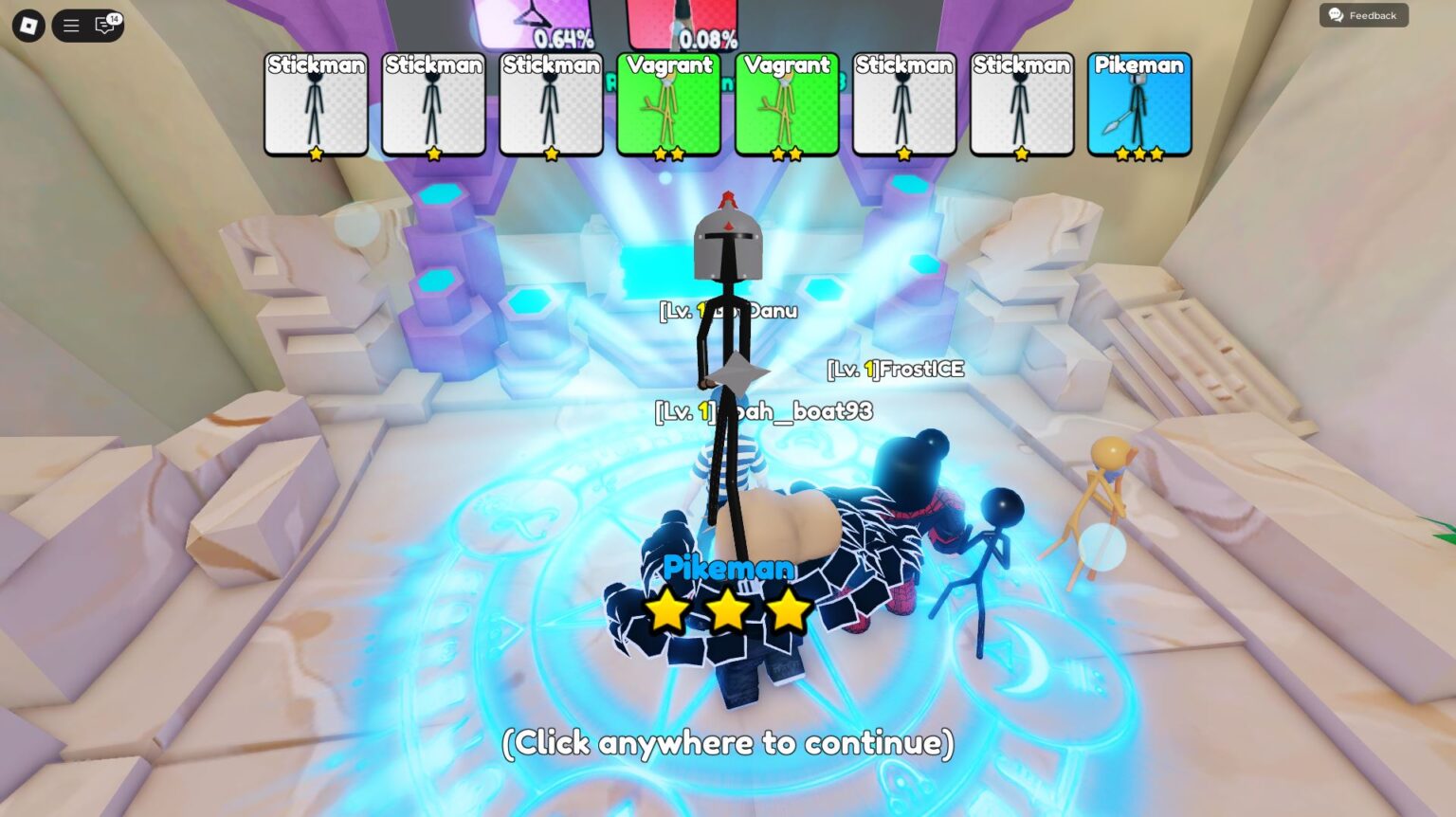Select the leftmost Vagrant card
Viewport: 1456px width, 817px height.
669,104
